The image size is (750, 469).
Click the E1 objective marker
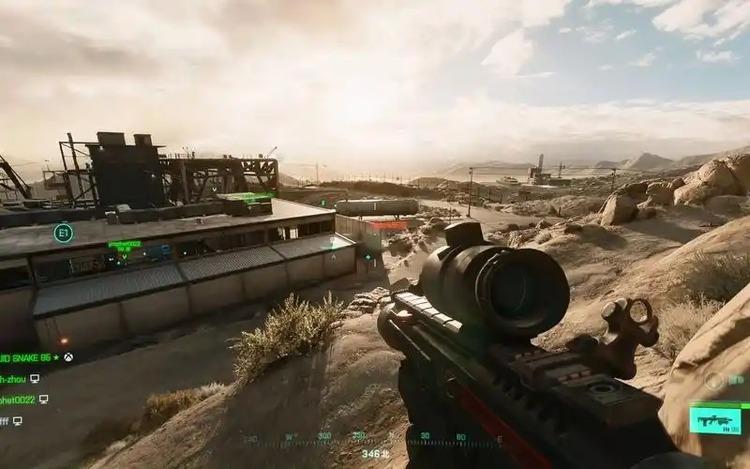[63, 233]
